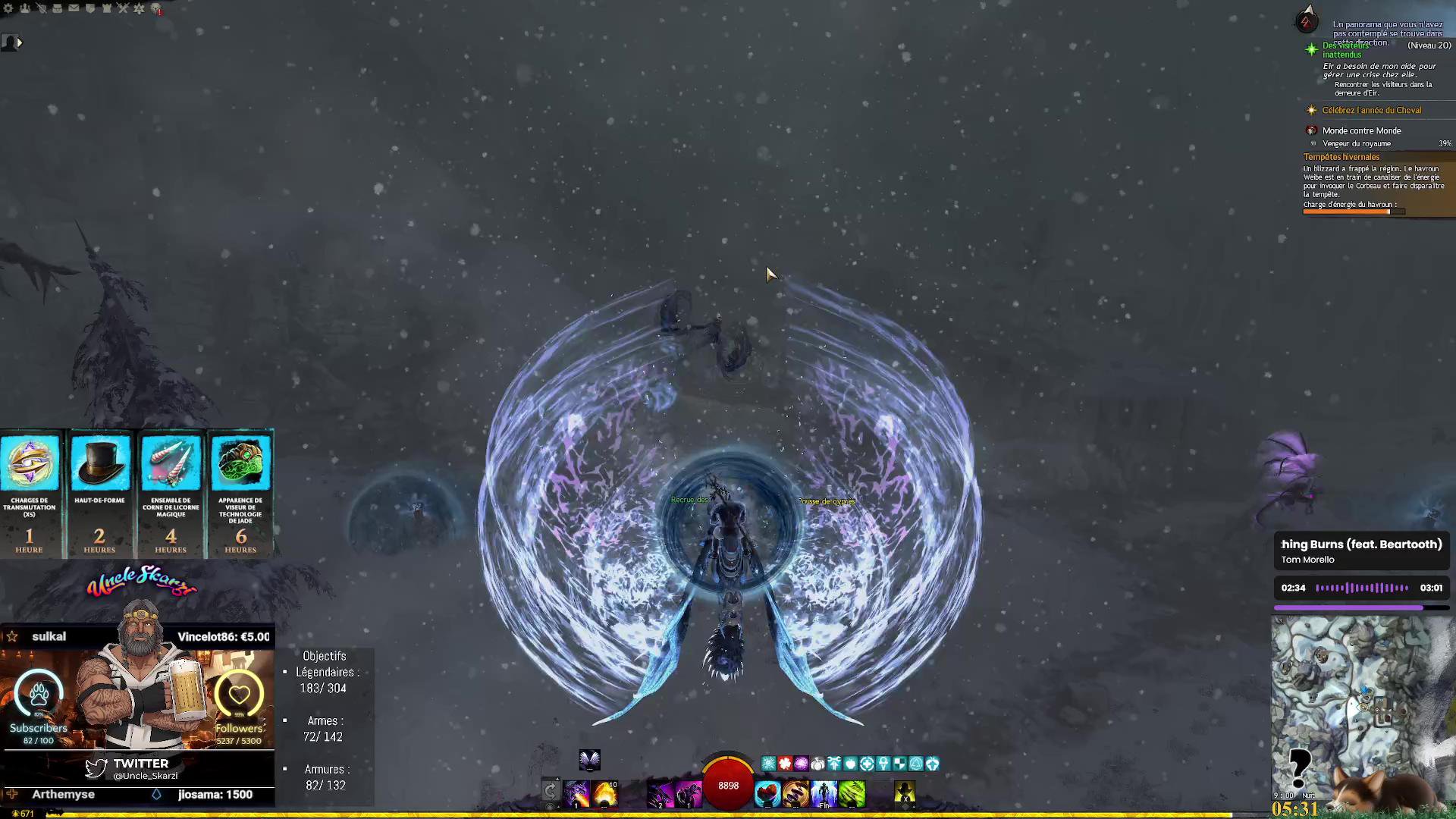The height and width of the screenshot is (819, 1456).
Task: Open the inventory bag icon
Action: point(57,8)
